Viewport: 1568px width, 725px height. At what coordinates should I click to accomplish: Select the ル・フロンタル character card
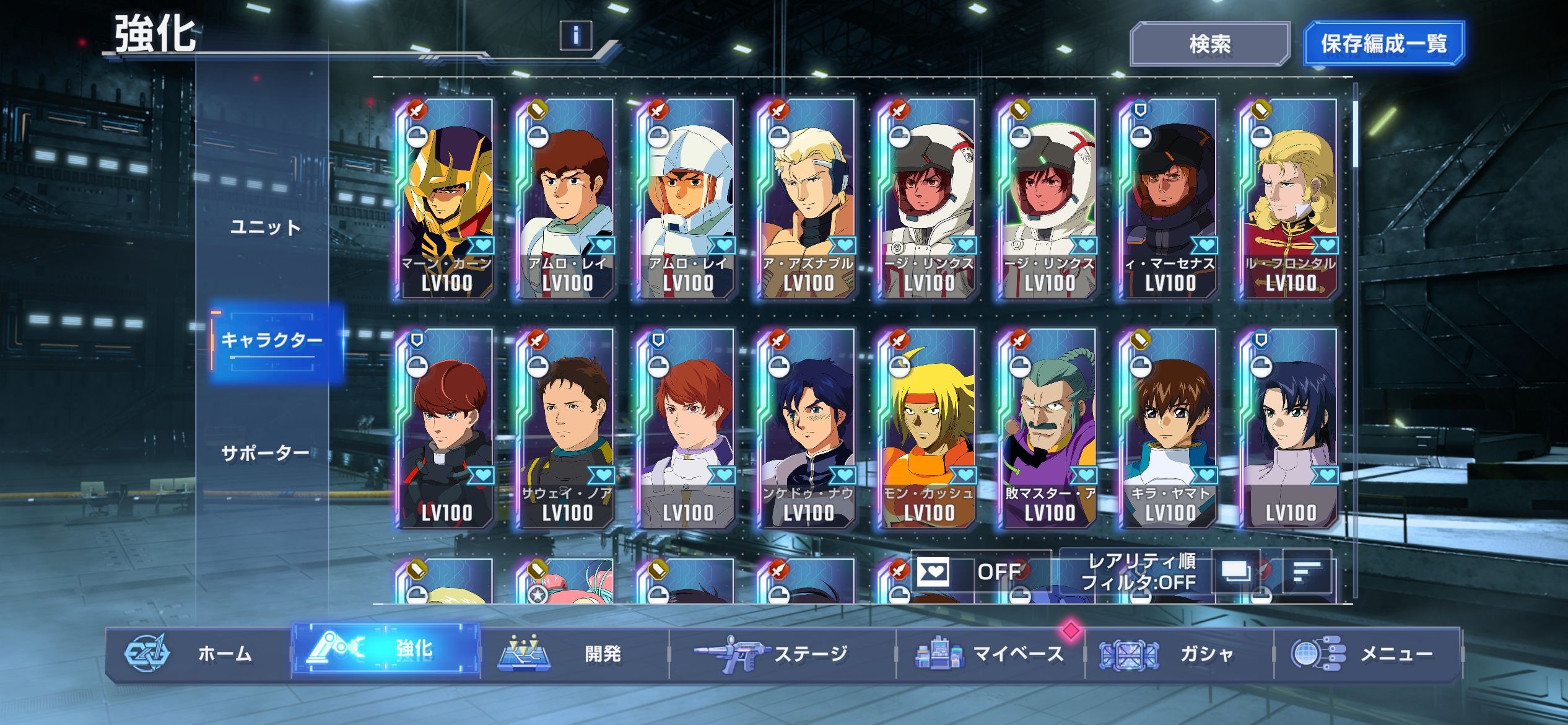pyautogui.click(x=1289, y=198)
